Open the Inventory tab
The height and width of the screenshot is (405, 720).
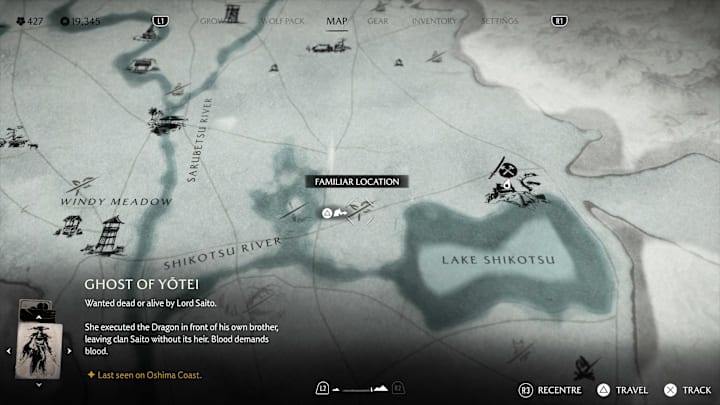(434, 20)
